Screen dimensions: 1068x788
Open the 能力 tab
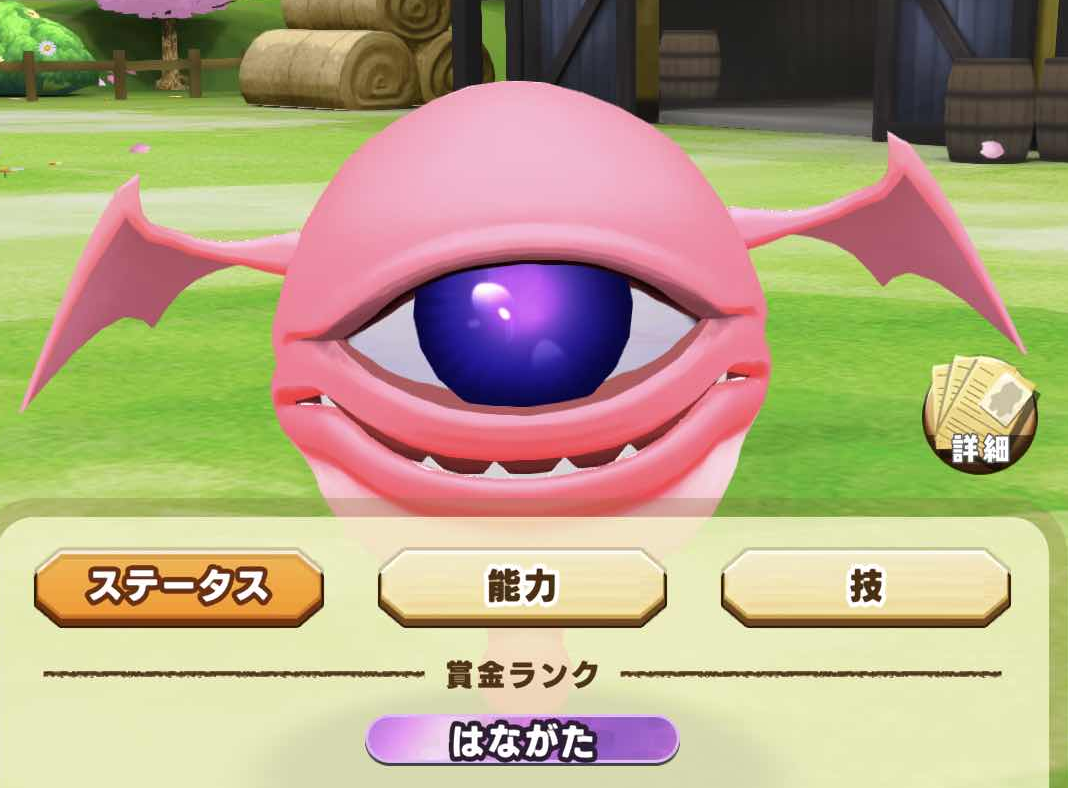point(522,587)
